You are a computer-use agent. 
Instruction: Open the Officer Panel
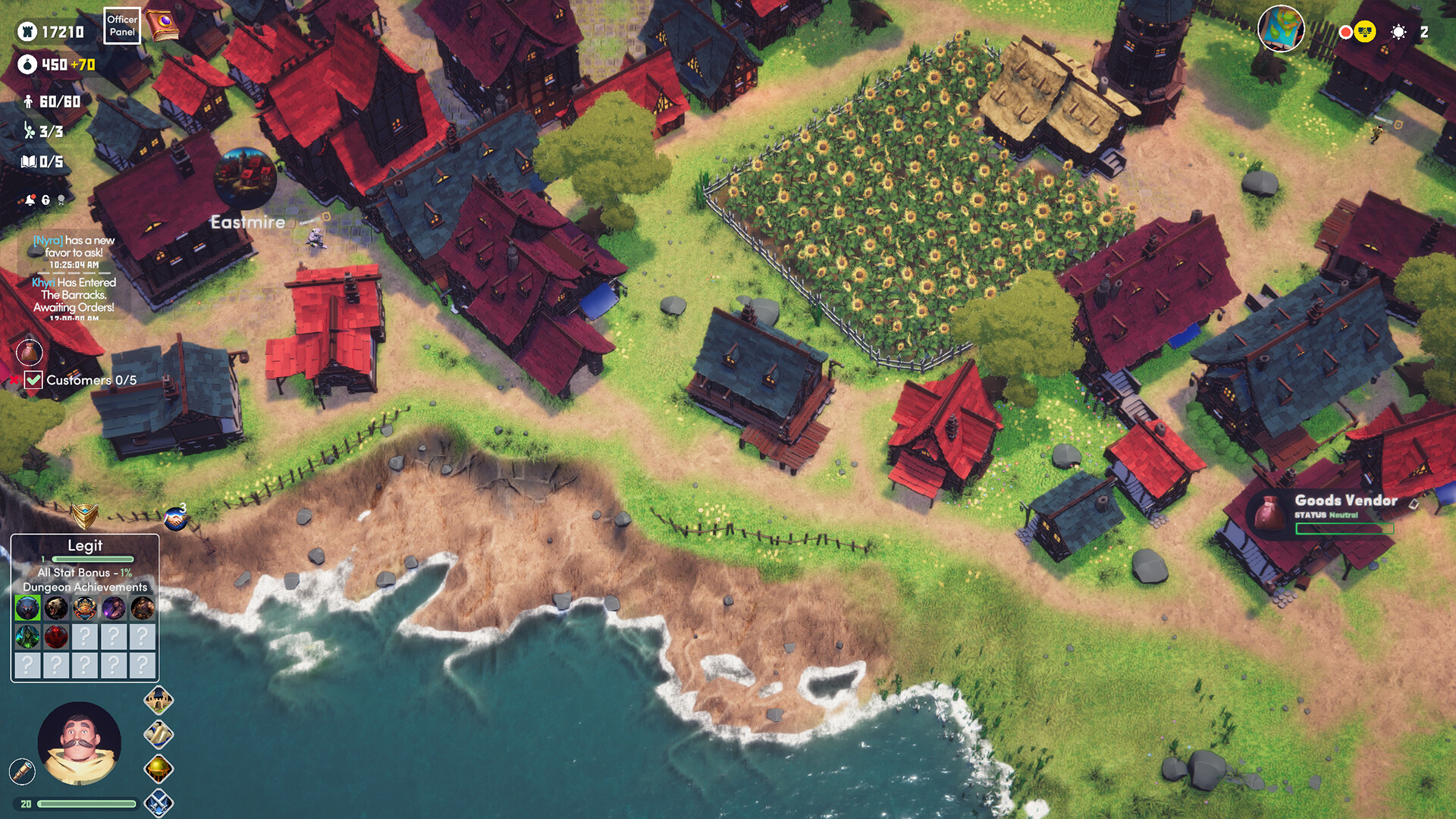121,24
